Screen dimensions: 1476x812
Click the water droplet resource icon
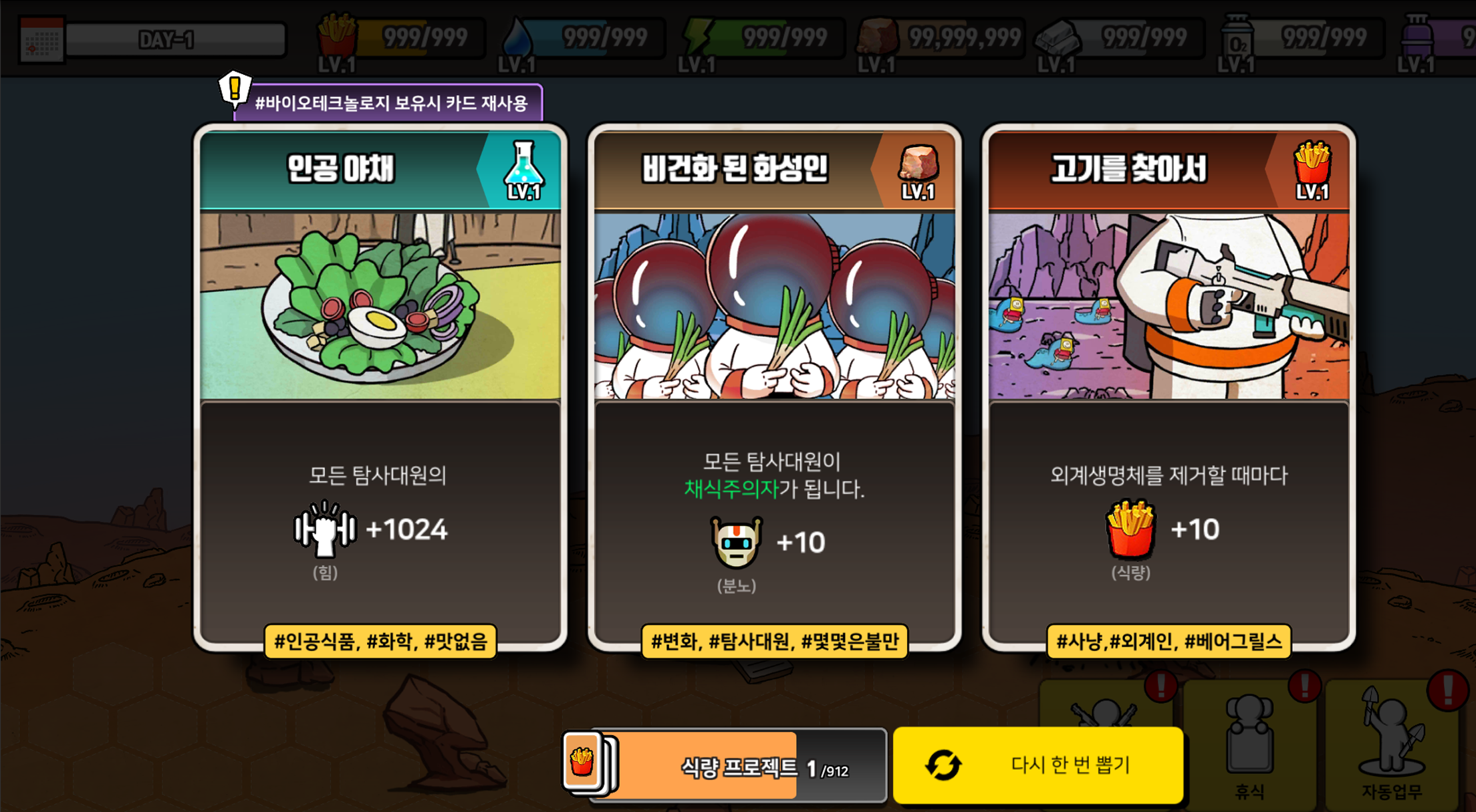coord(518,37)
